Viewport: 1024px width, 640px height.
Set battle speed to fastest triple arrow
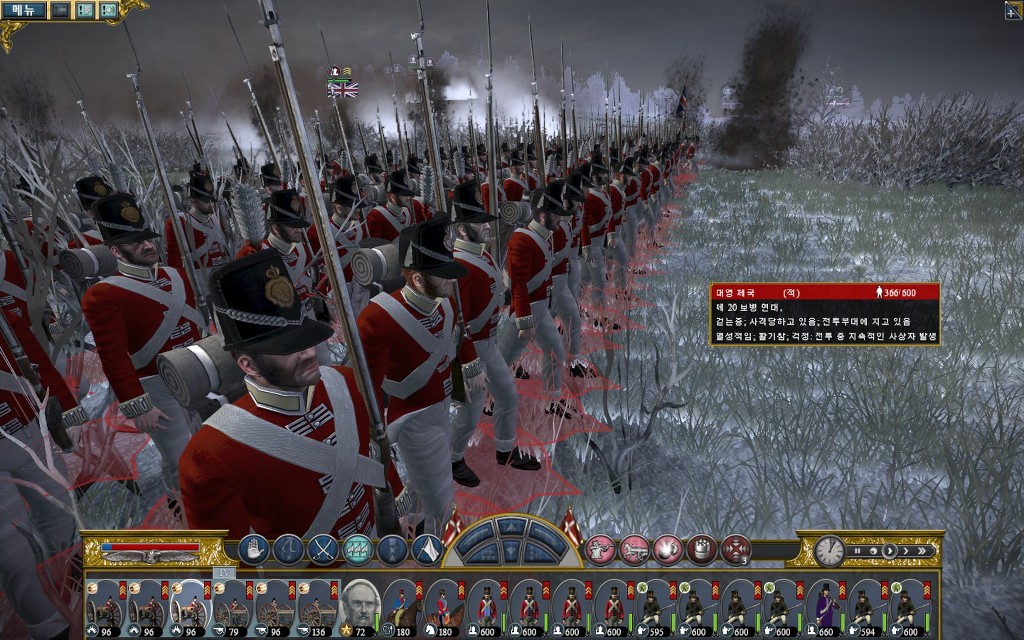point(923,551)
